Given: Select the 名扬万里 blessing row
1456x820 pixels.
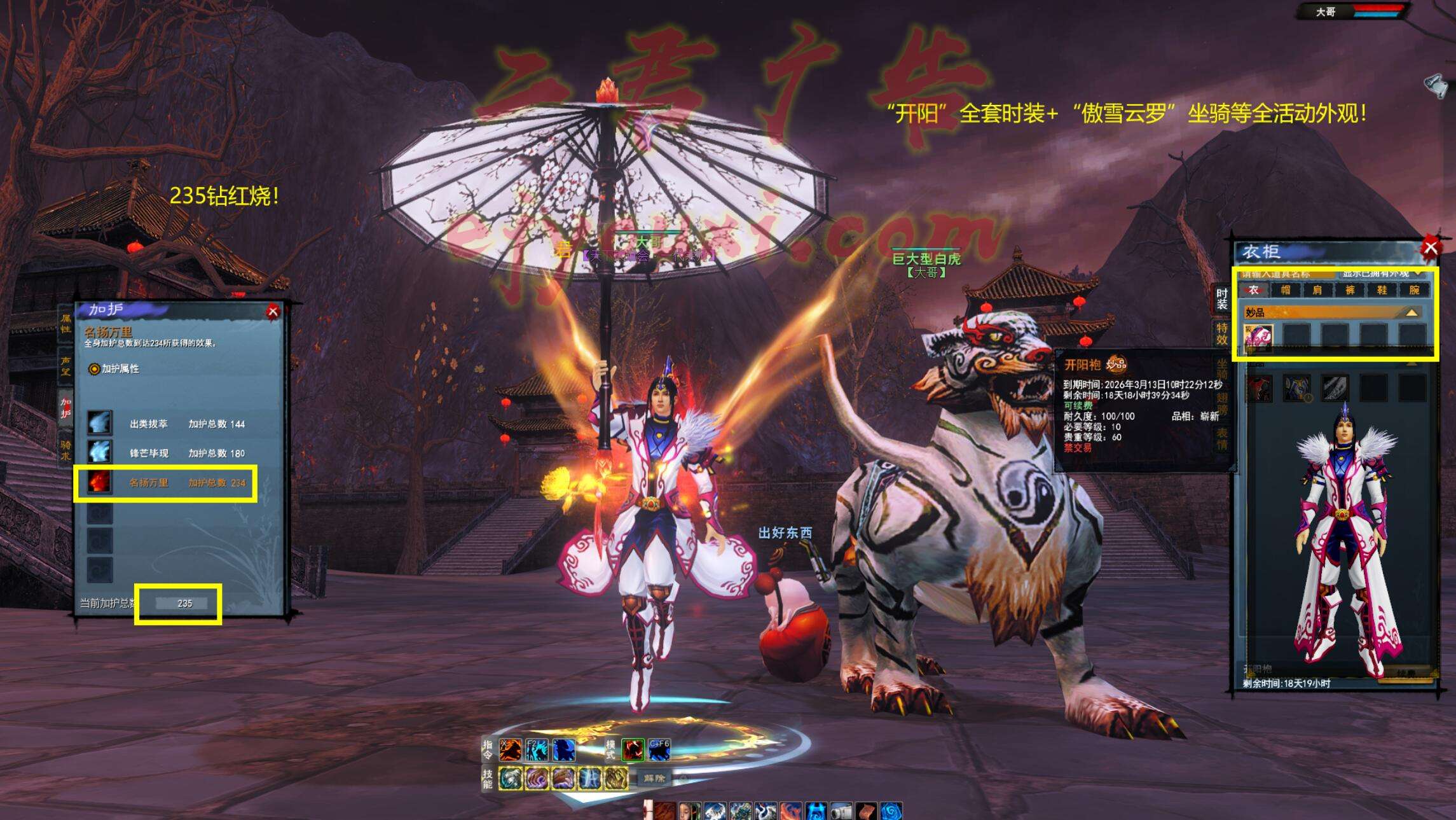Looking at the screenshot, I should pos(165,483).
